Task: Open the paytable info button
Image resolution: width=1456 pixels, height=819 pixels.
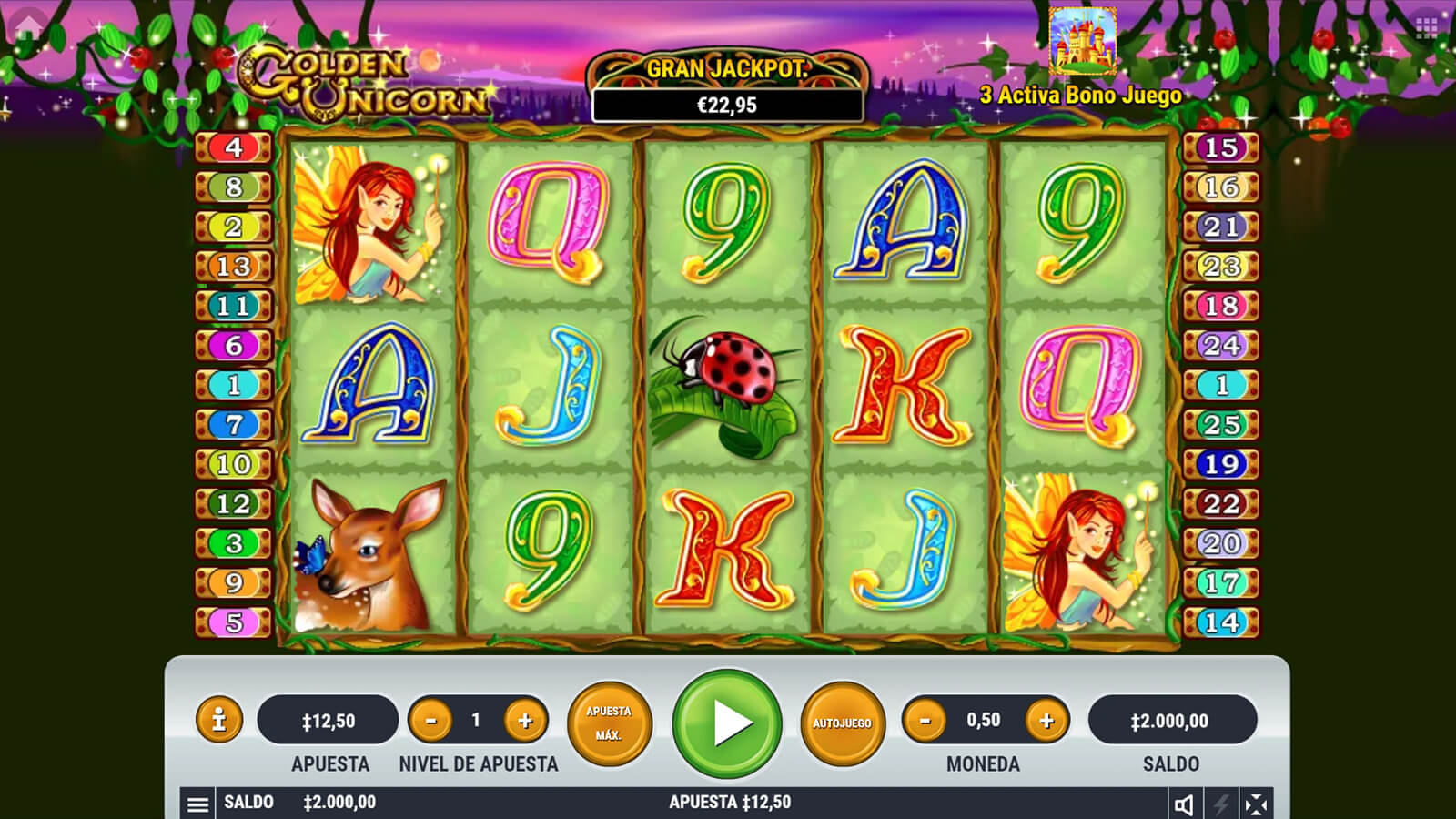Action: tap(218, 721)
